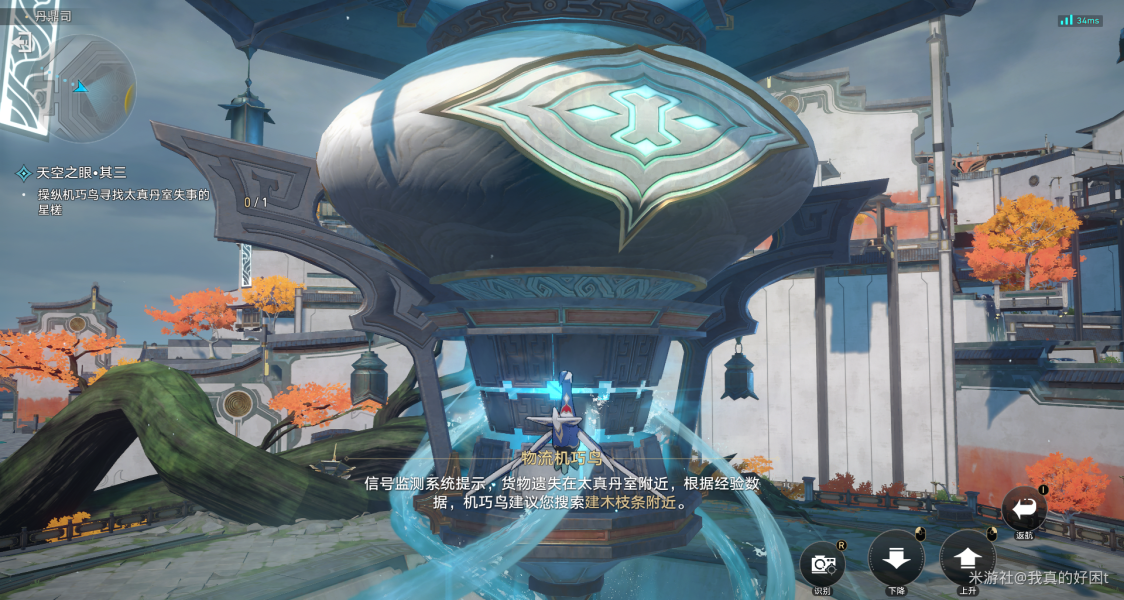Open the 天空之眼•其三 quest tracker
Image resolution: width=1124 pixels, height=600 pixels.
point(83,173)
